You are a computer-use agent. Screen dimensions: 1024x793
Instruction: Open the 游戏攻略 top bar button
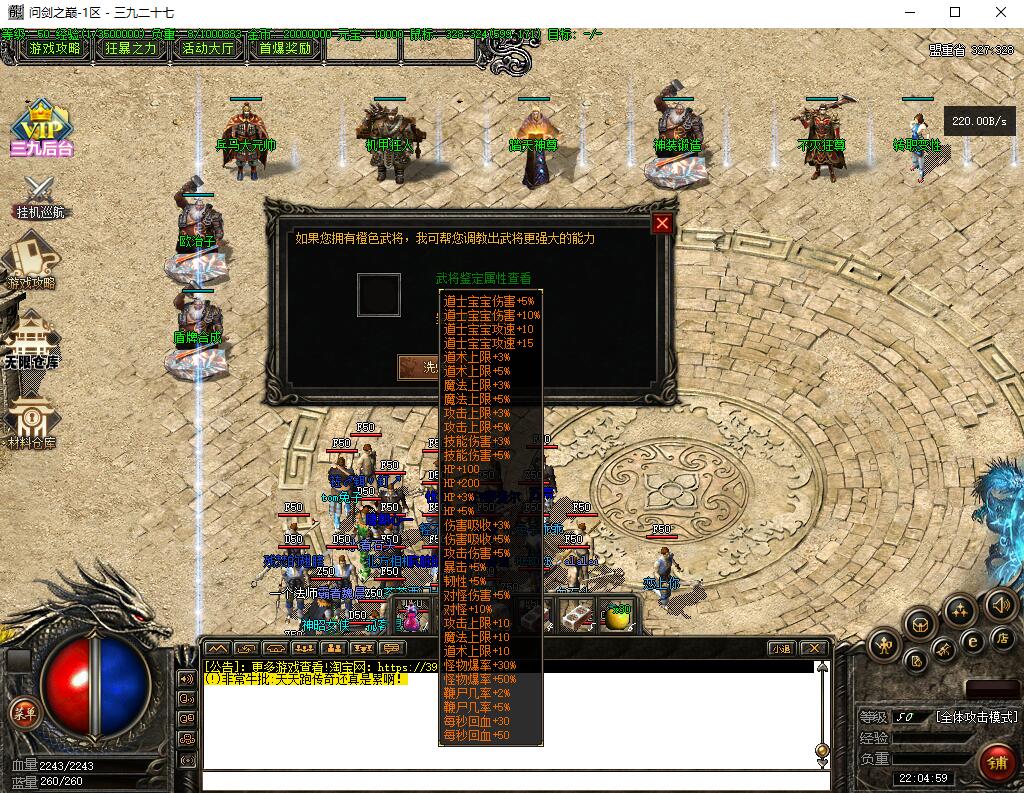coord(56,48)
